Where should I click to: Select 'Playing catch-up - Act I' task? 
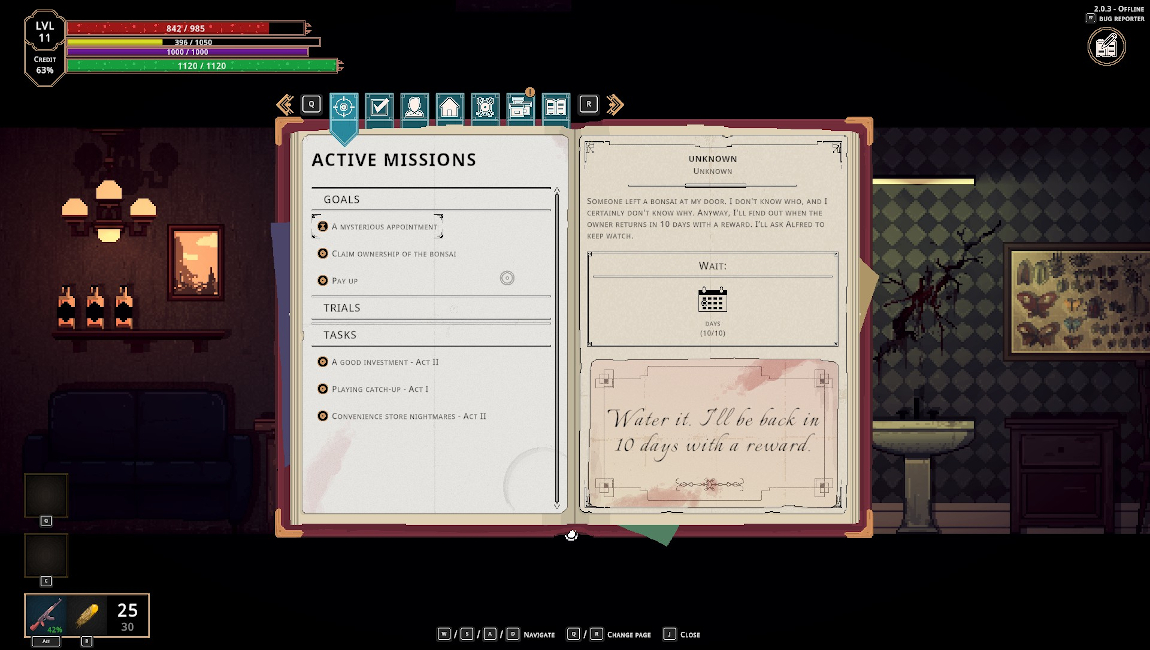pyautogui.click(x=380, y=389)
